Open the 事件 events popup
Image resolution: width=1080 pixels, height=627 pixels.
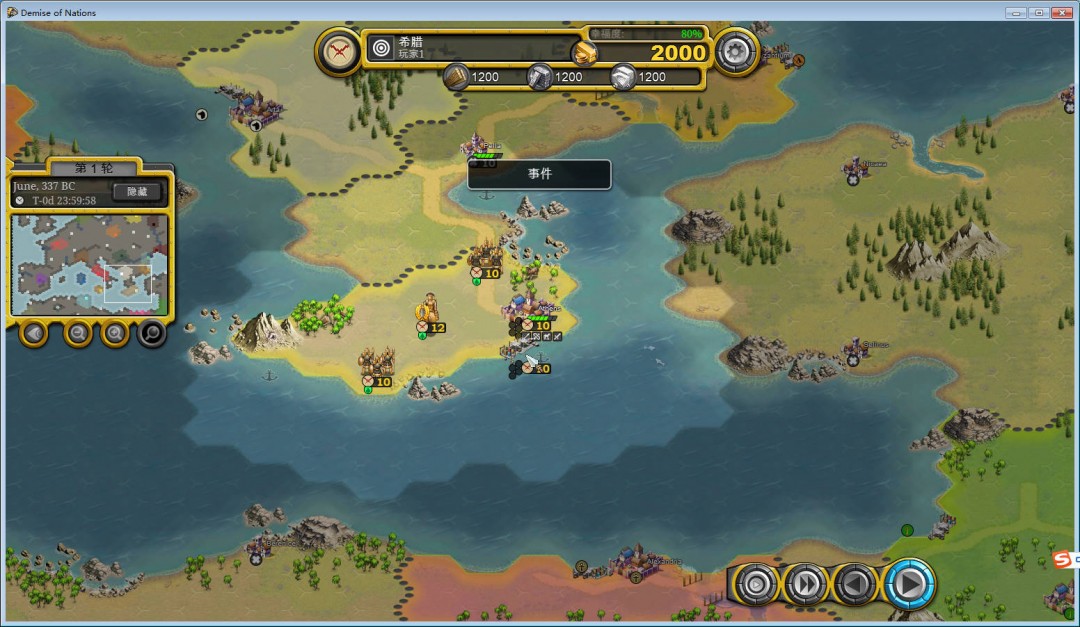(539, 174)
